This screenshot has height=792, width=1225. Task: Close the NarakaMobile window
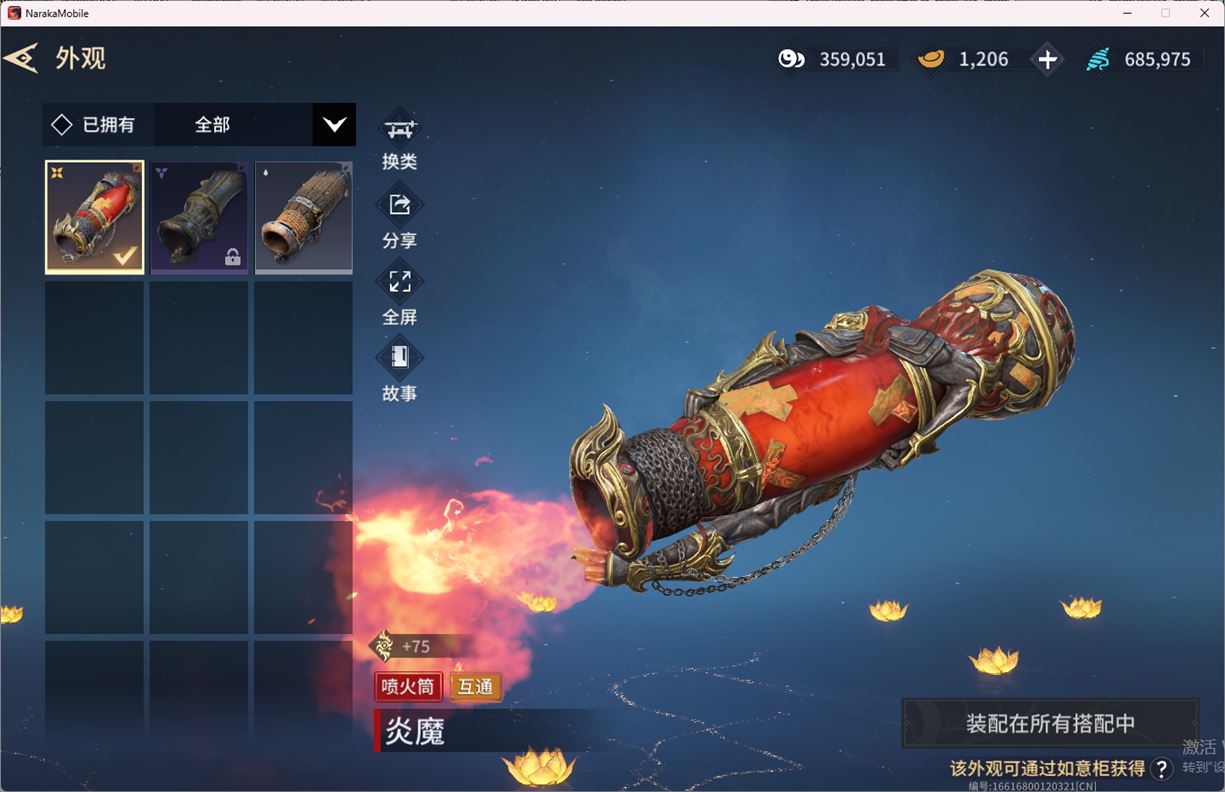coord(1204,13)
